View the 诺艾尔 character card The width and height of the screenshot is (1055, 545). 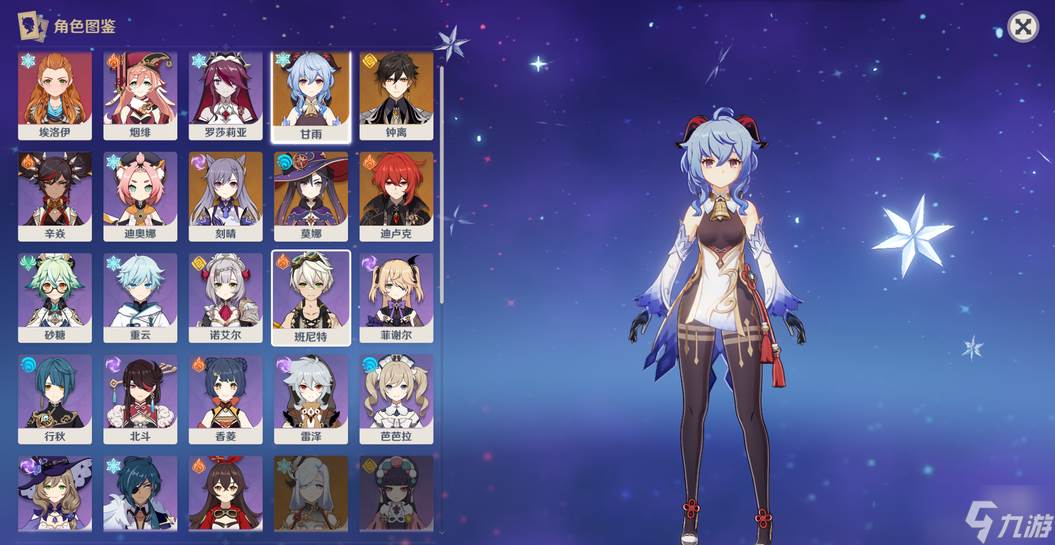[x=225, y=296]
